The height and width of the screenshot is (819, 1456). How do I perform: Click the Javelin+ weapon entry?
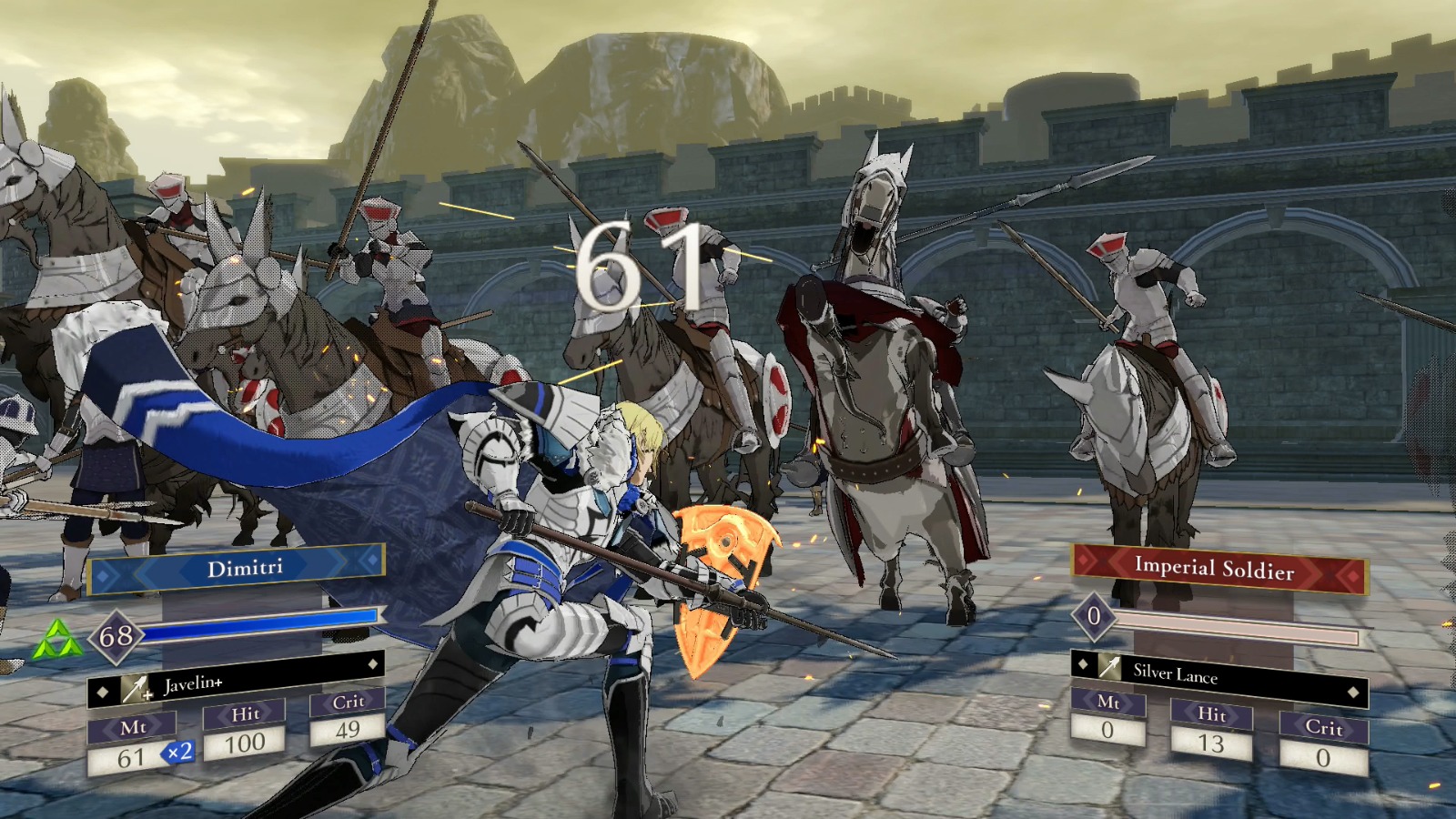[235, 685]
